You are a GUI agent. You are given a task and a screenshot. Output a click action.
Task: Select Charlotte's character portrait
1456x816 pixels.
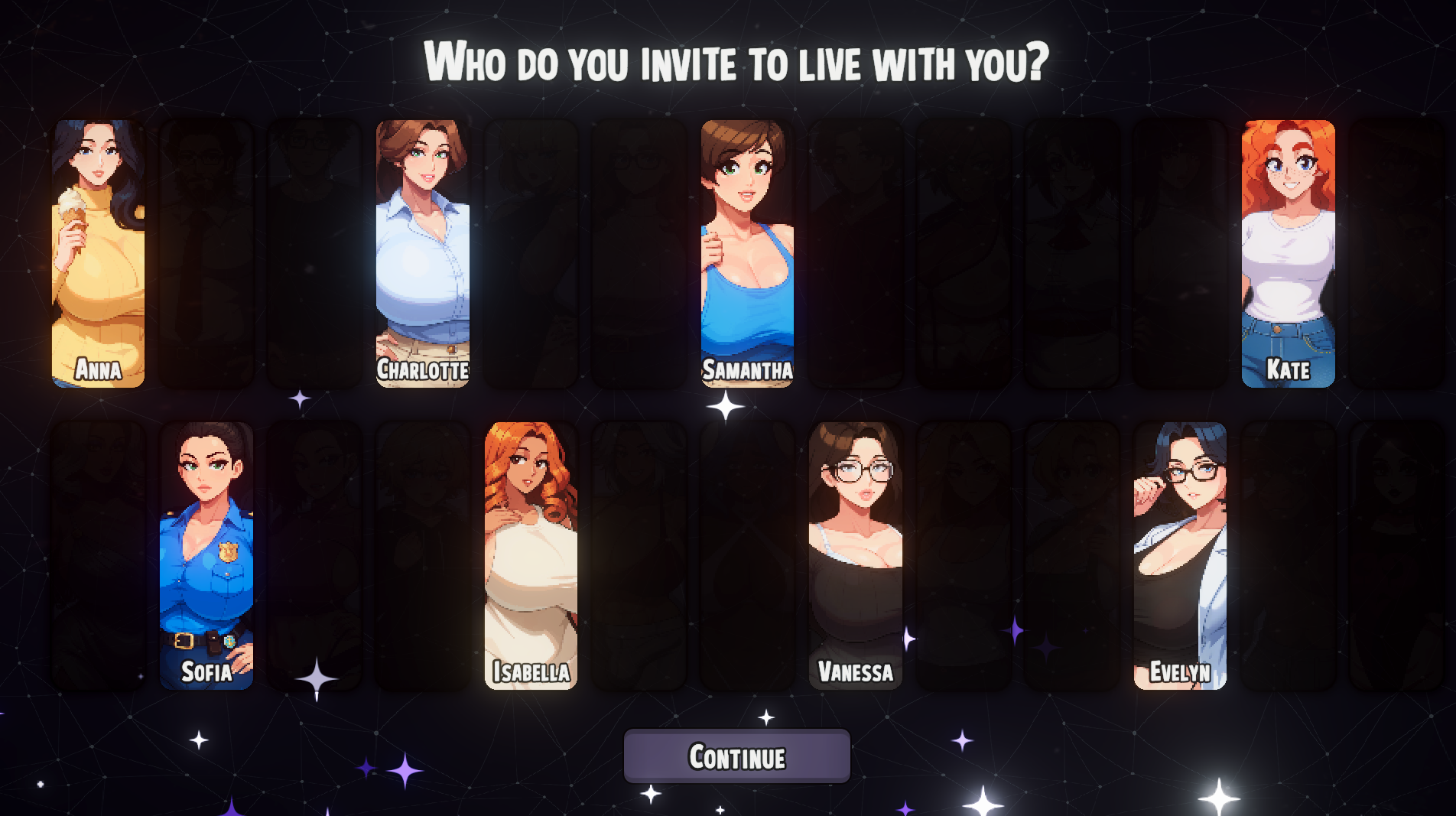[x=422, y=252]
